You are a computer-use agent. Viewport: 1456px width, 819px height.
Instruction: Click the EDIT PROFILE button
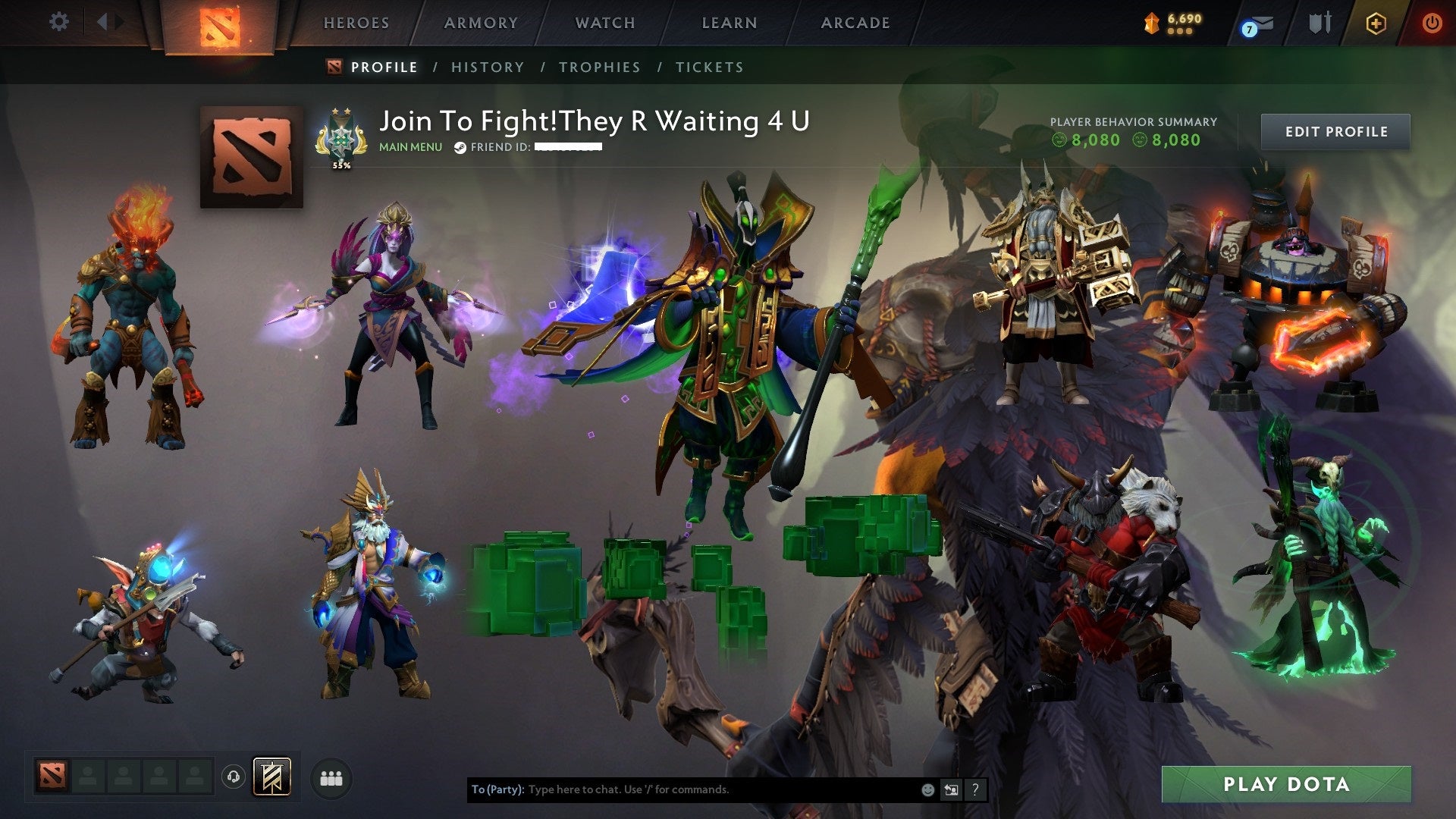click(1335, 130)
